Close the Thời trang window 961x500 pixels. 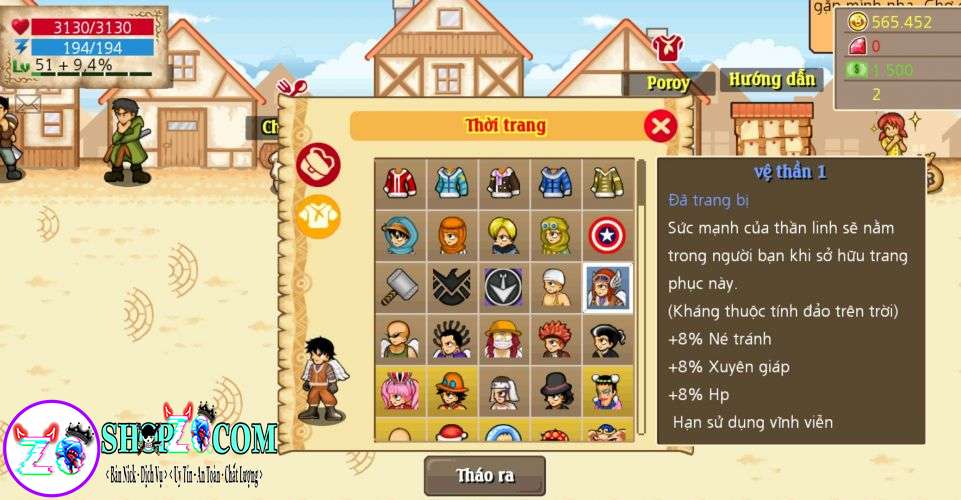click(x=660, y=126)
